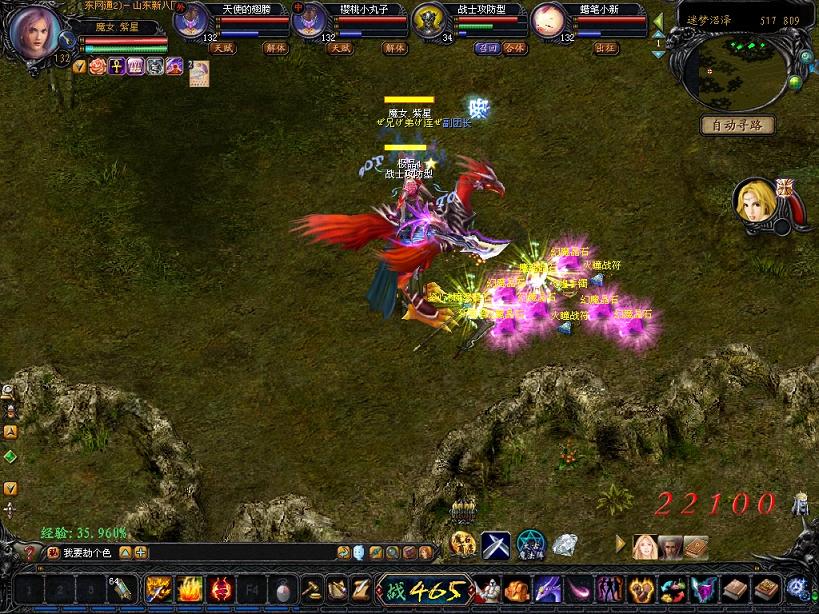Click the 自动寻路 auto-pathfinding button

pos(737,125)
